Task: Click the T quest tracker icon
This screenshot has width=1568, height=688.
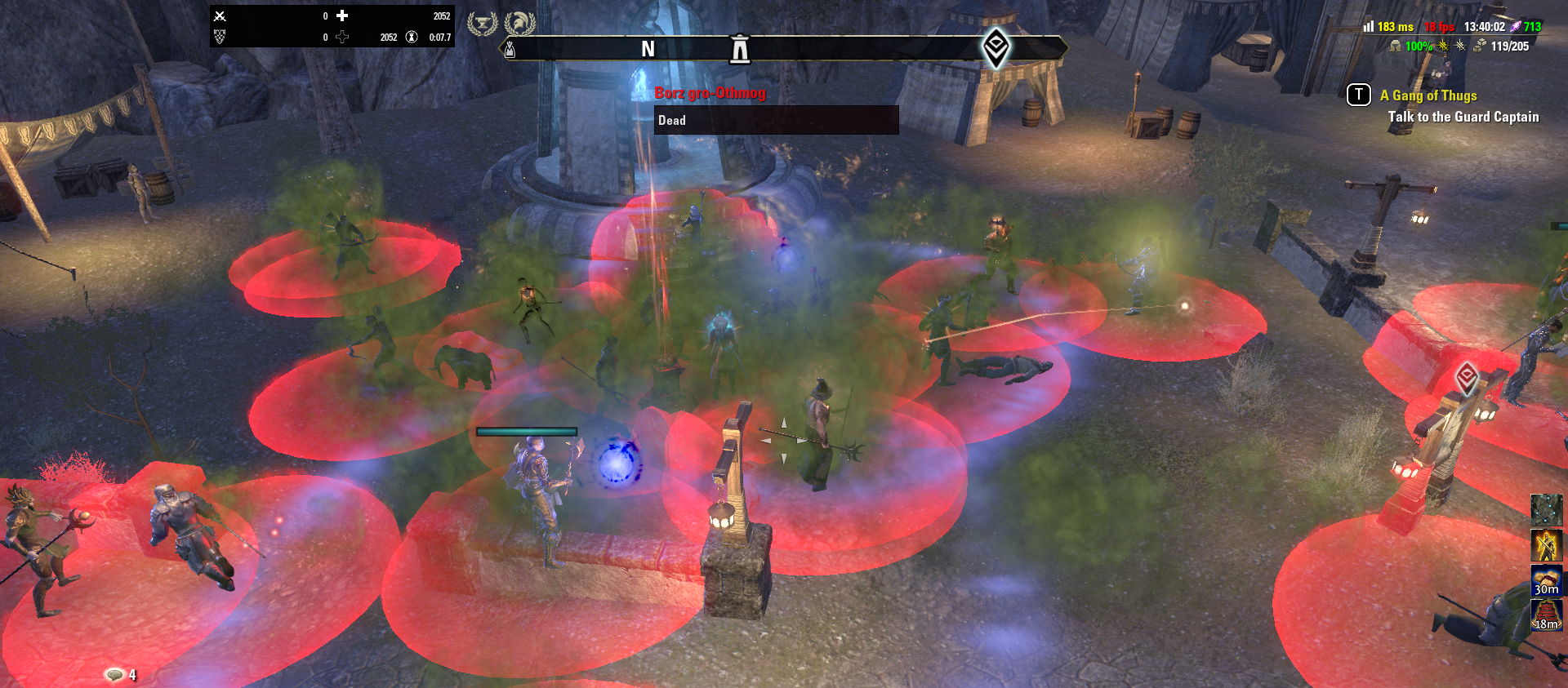Action: (1357, 95)
